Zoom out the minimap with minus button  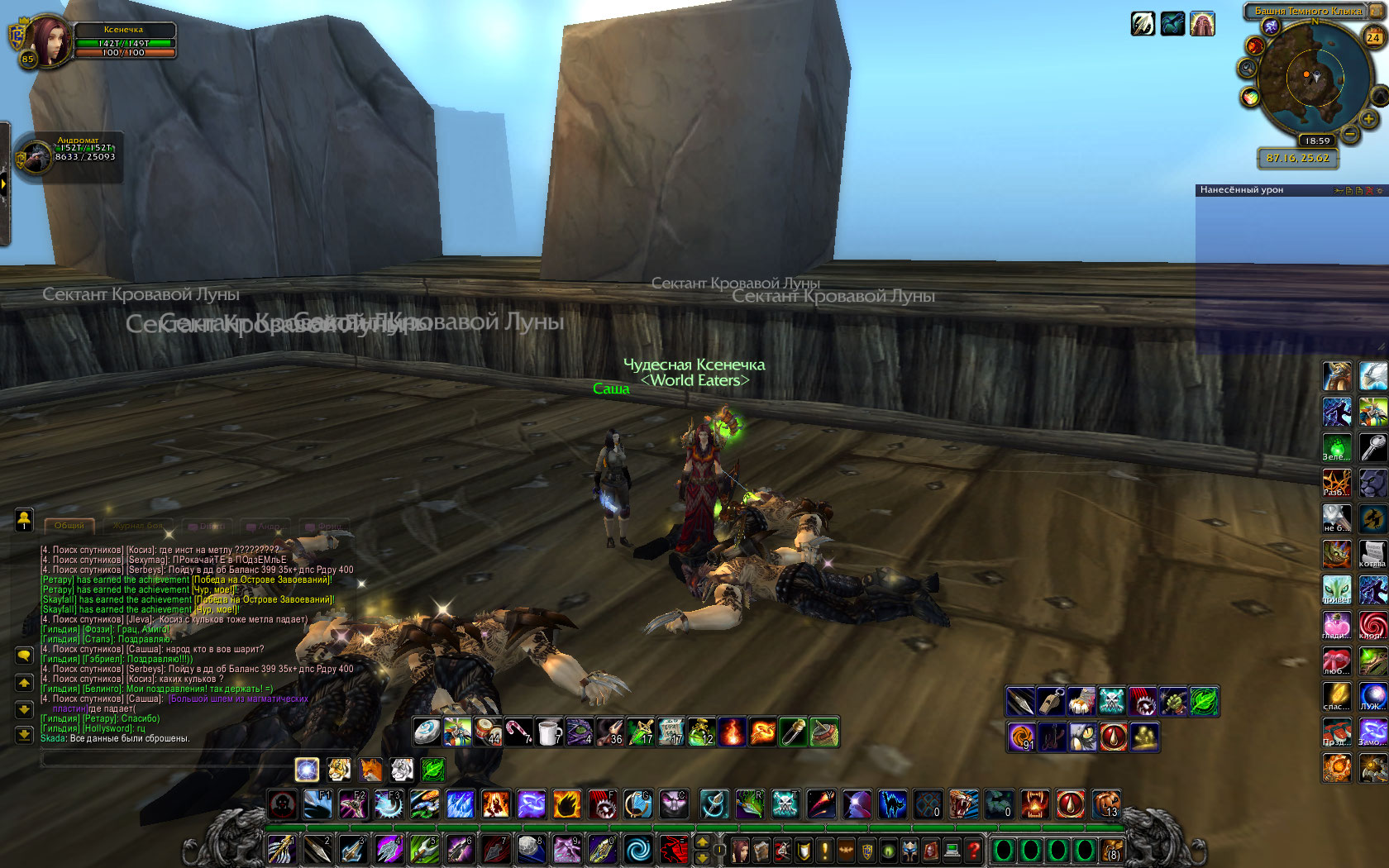point(1350,133)
